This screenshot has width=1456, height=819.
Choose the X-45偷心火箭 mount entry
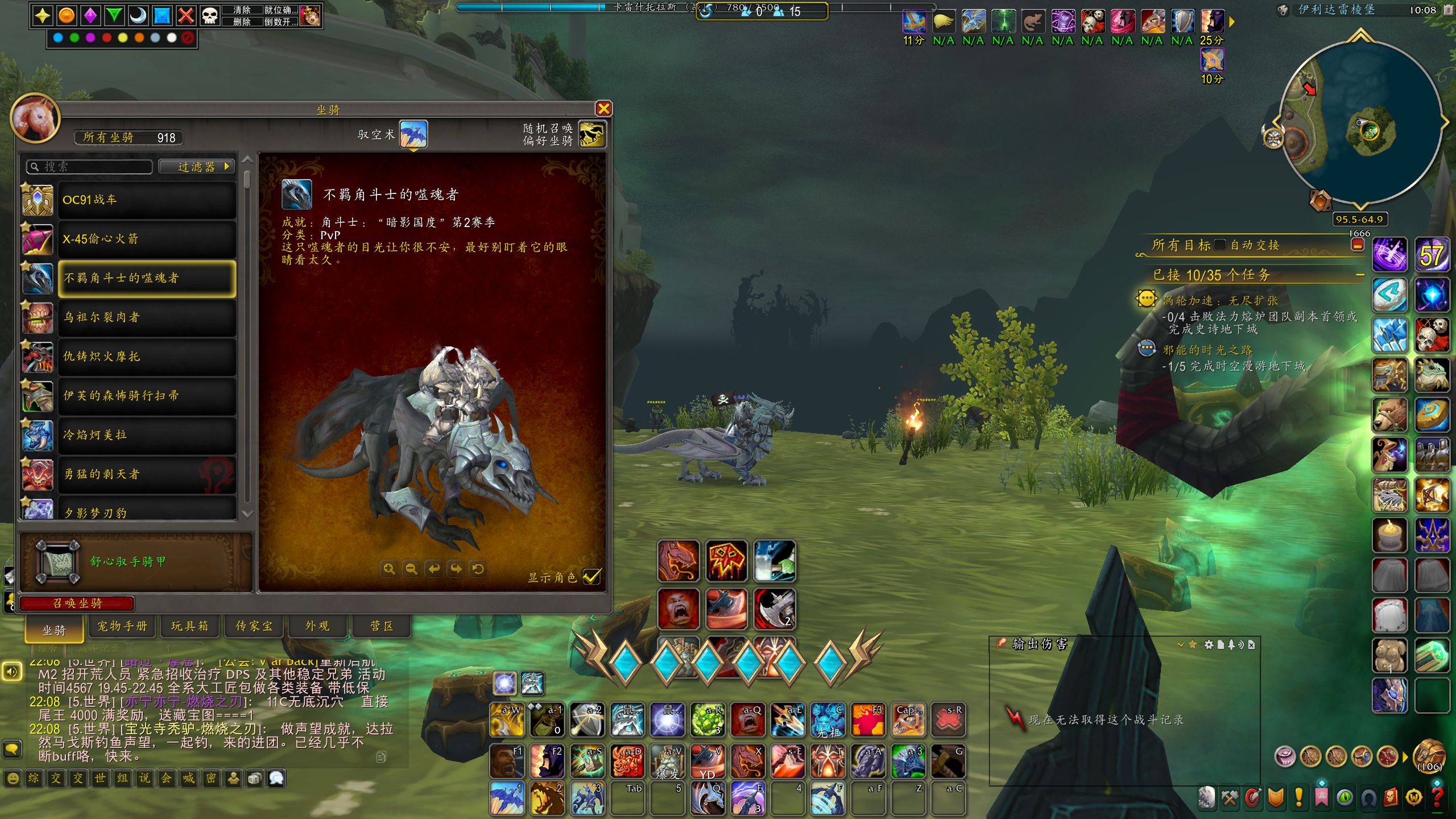point(147,239)
